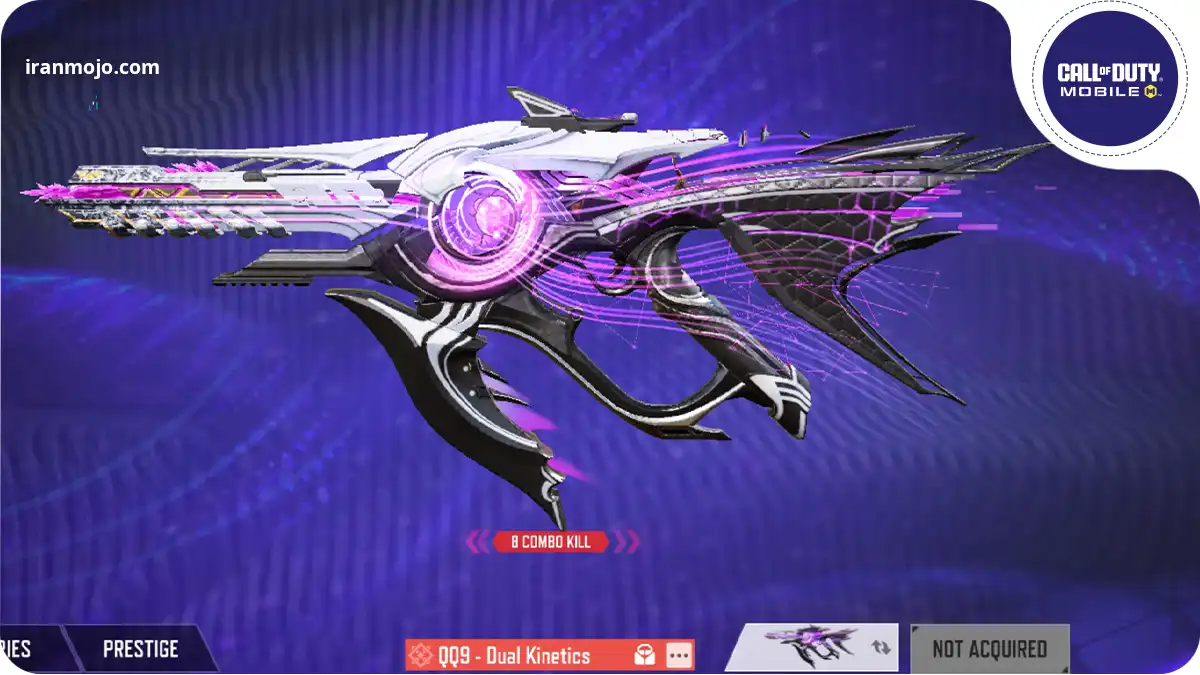The height and width of the screenshot is (675, 1200).
Task: Open the three-dots options next to QQ9
Action: [x=679, y=656]
